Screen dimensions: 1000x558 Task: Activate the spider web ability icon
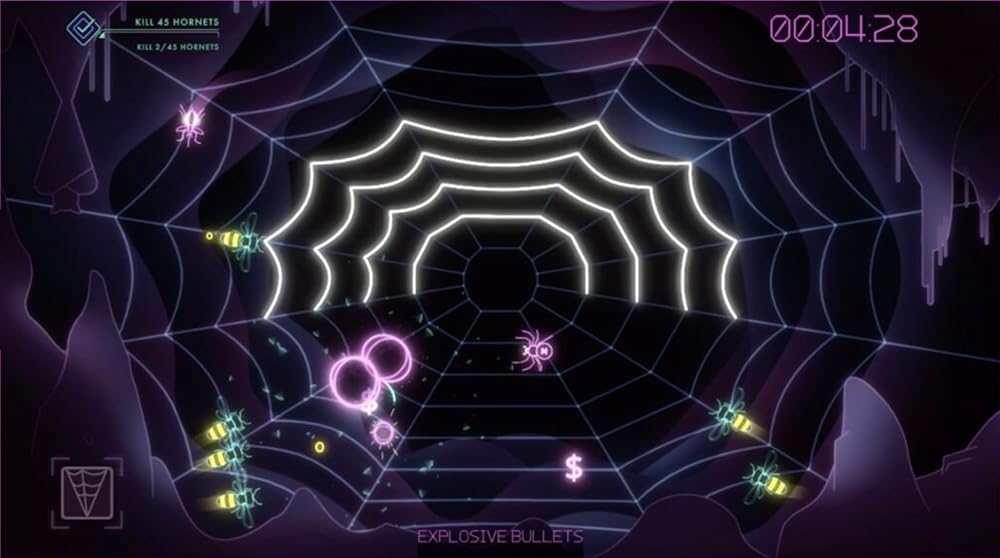pyautogui.click(x=86, y=494)
